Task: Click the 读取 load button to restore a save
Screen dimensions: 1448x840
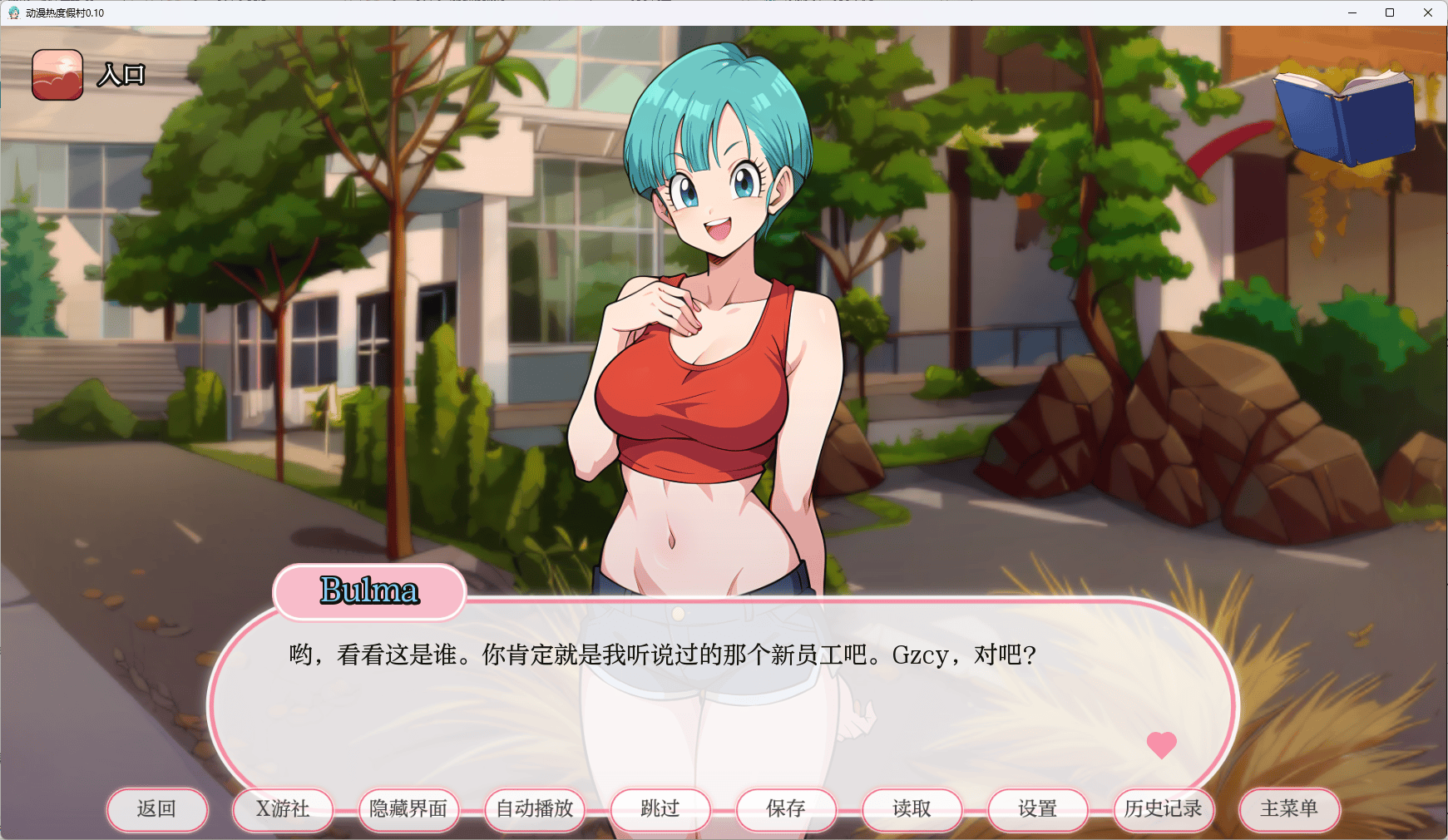Action: pos(912,808)
